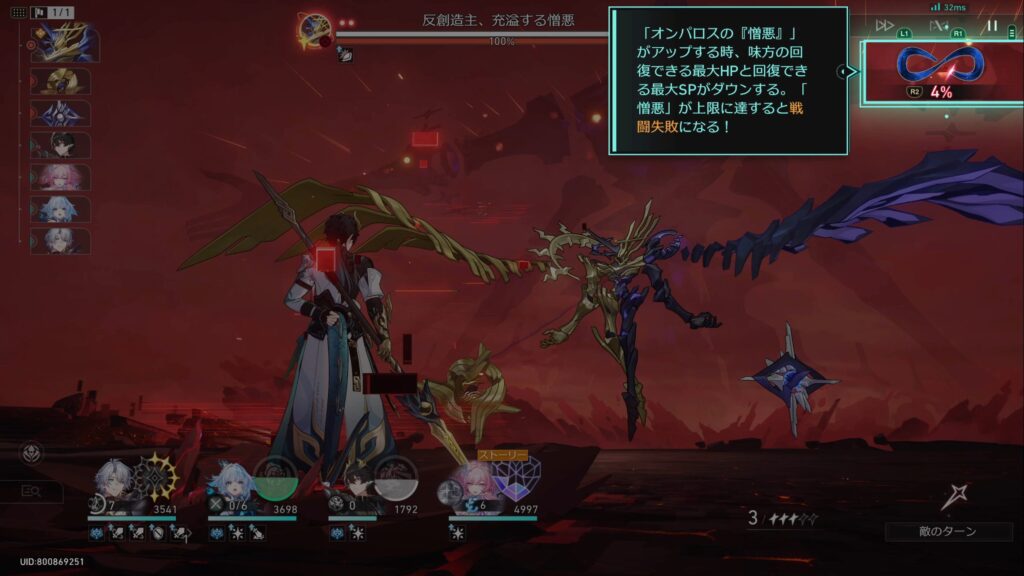Pause the battle with the pause button
The image size is (1024, 576).
click(x=992, y=26)
